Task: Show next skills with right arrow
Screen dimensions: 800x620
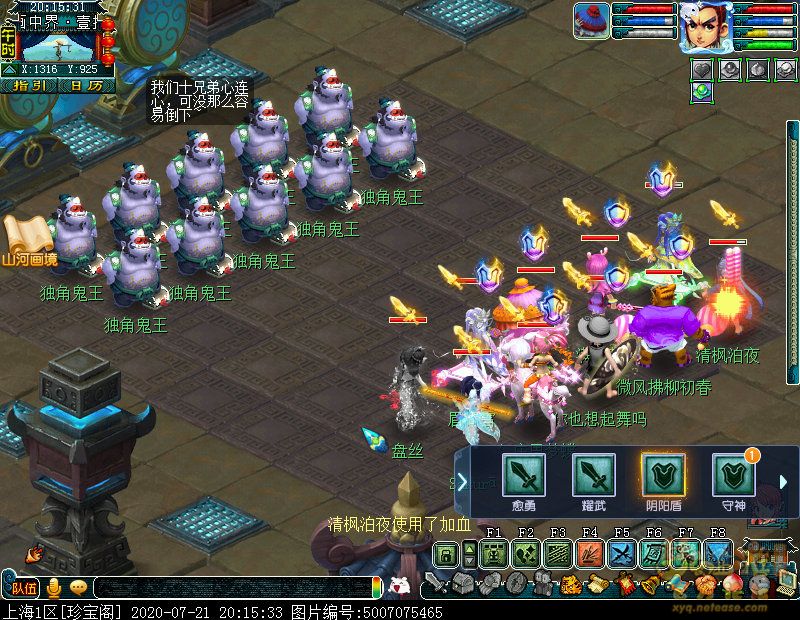Action: tap(784, 482)
